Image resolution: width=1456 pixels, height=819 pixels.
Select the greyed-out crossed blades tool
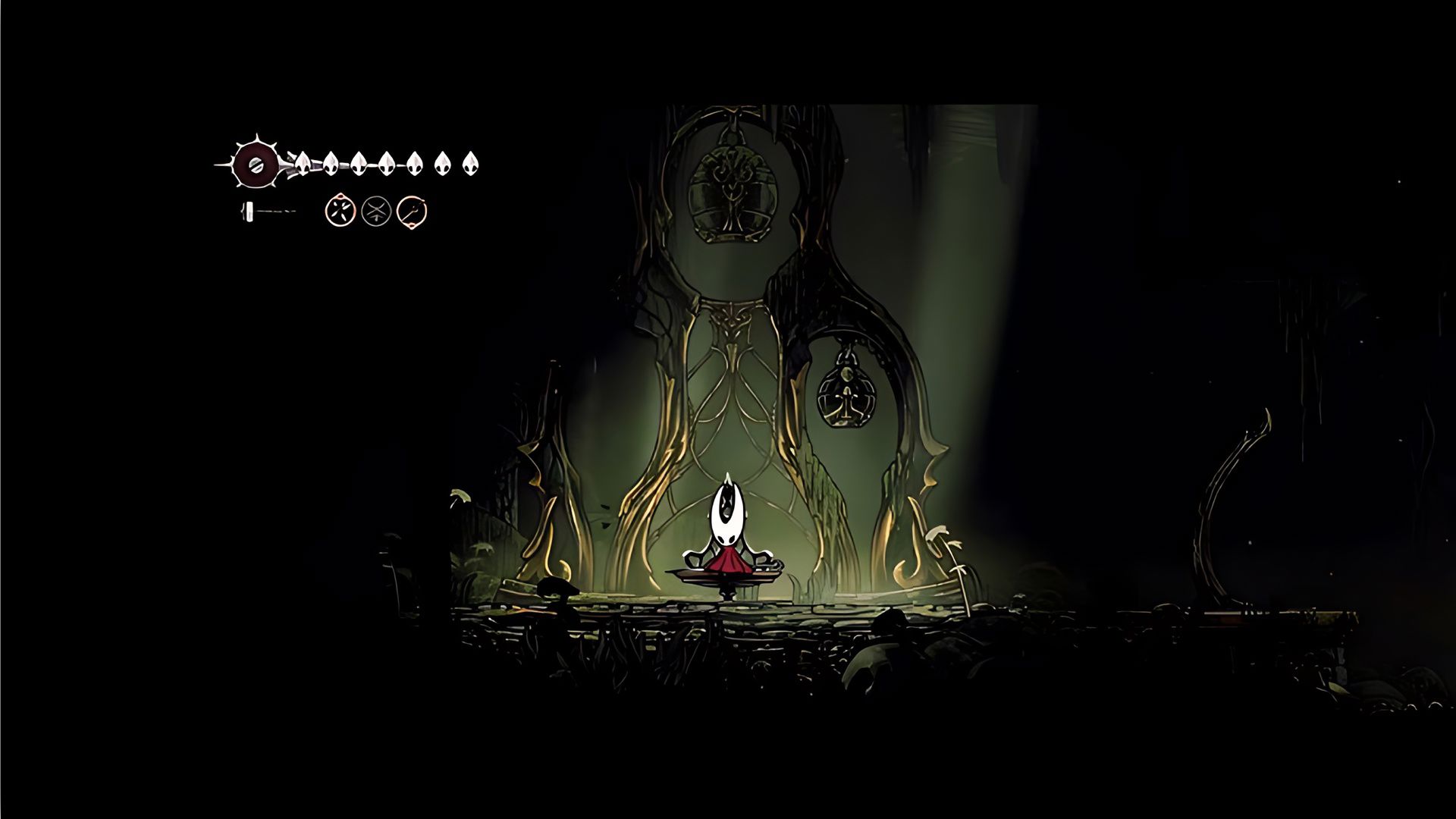point(376,211)
